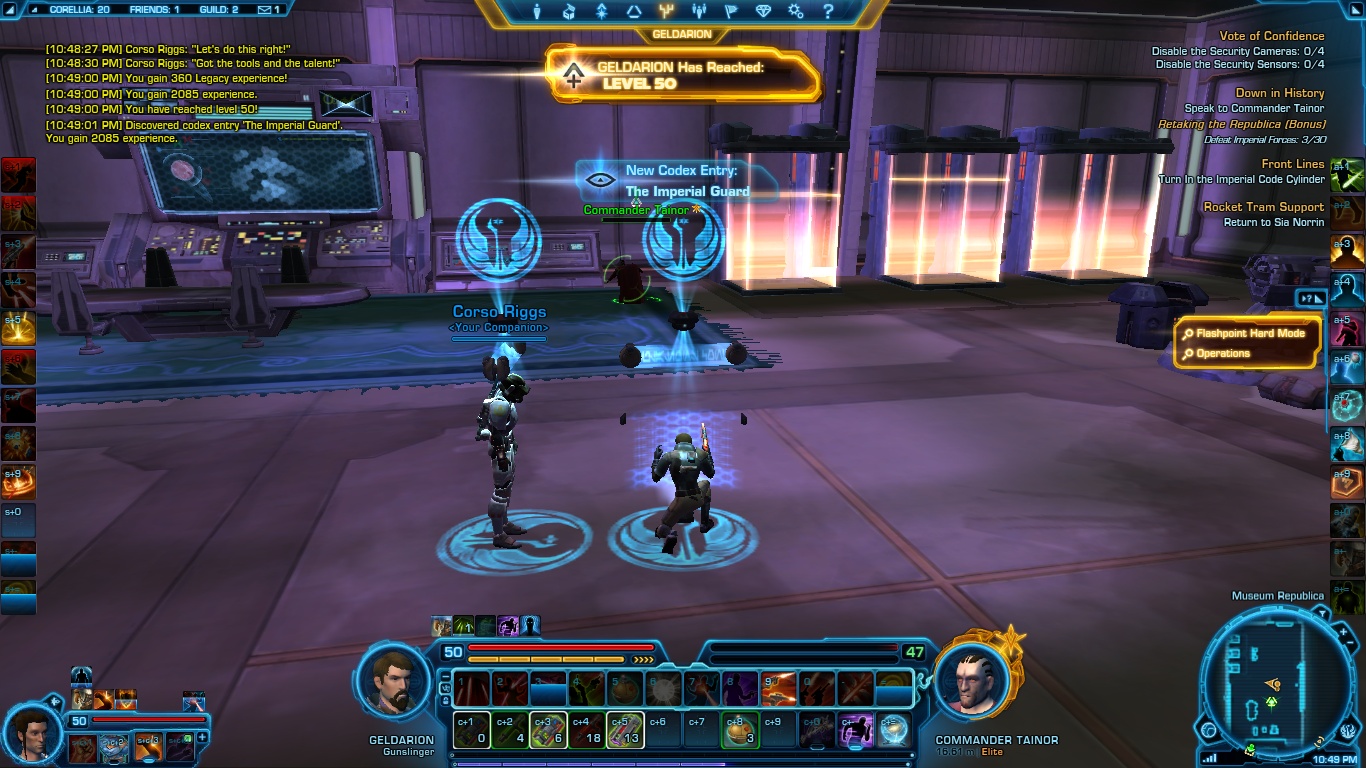Click the mail envelope icon in top bar

(264, 9)
